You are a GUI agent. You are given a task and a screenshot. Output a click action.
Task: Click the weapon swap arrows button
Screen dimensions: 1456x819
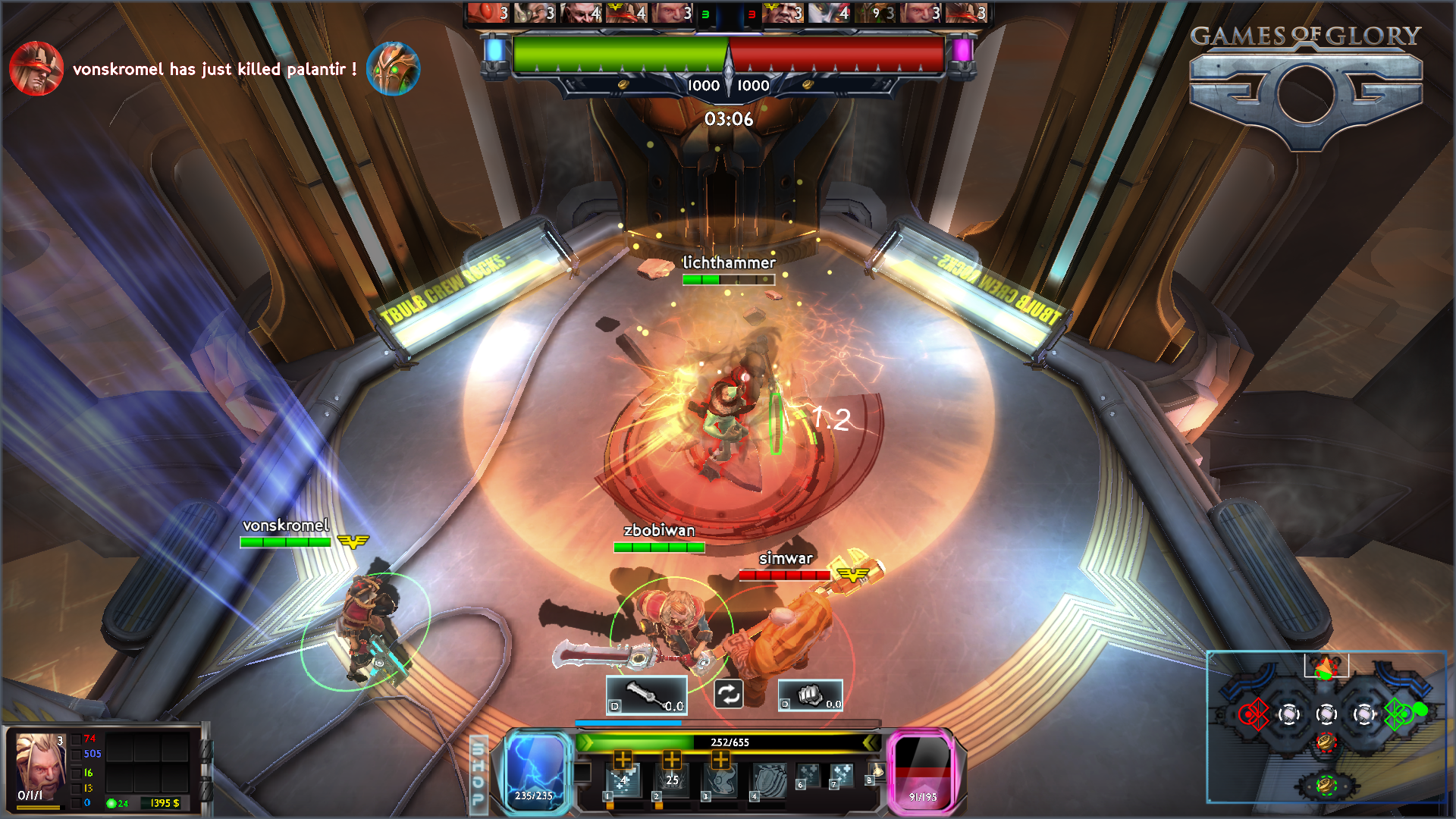[728, 694]
